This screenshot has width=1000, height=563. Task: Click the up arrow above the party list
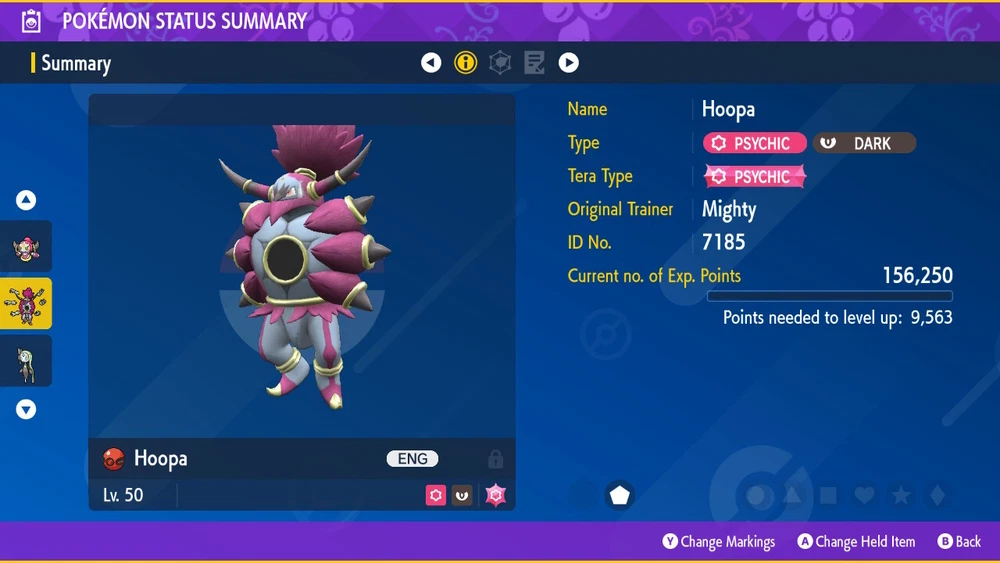pyautogui.click(x=26, y=200)
